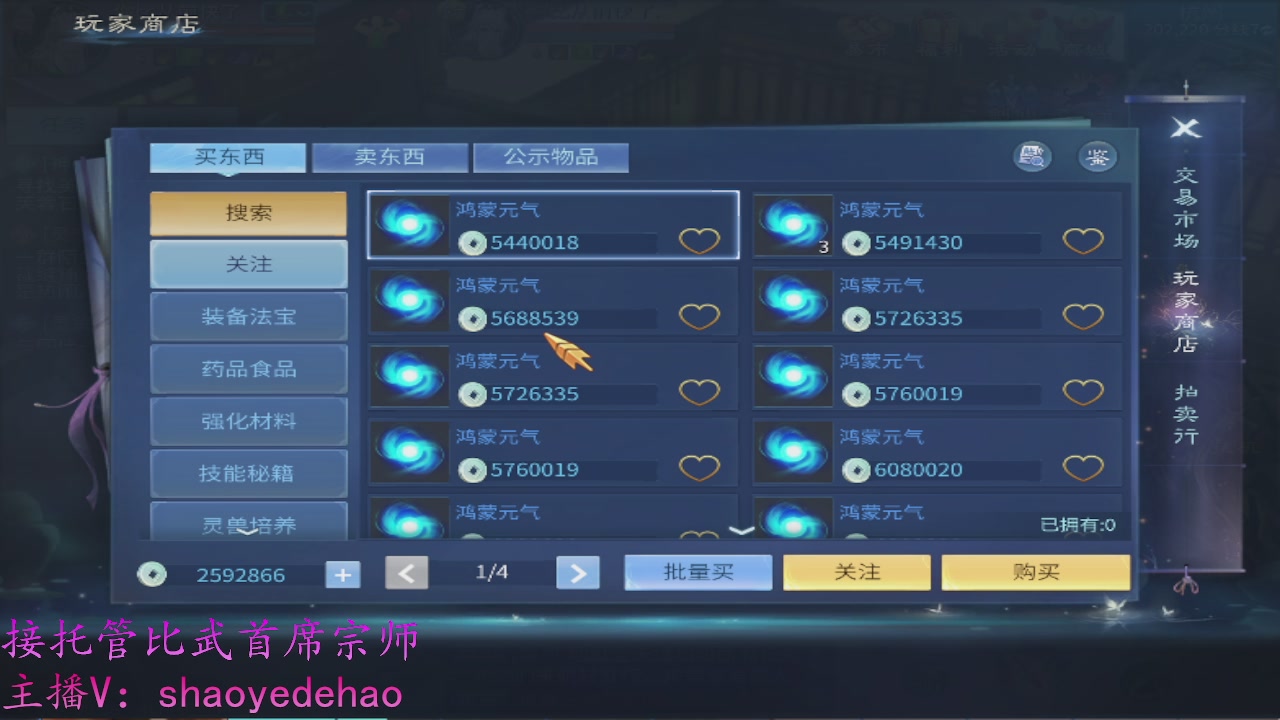Go to next page with right arrow

click(578, 573)
